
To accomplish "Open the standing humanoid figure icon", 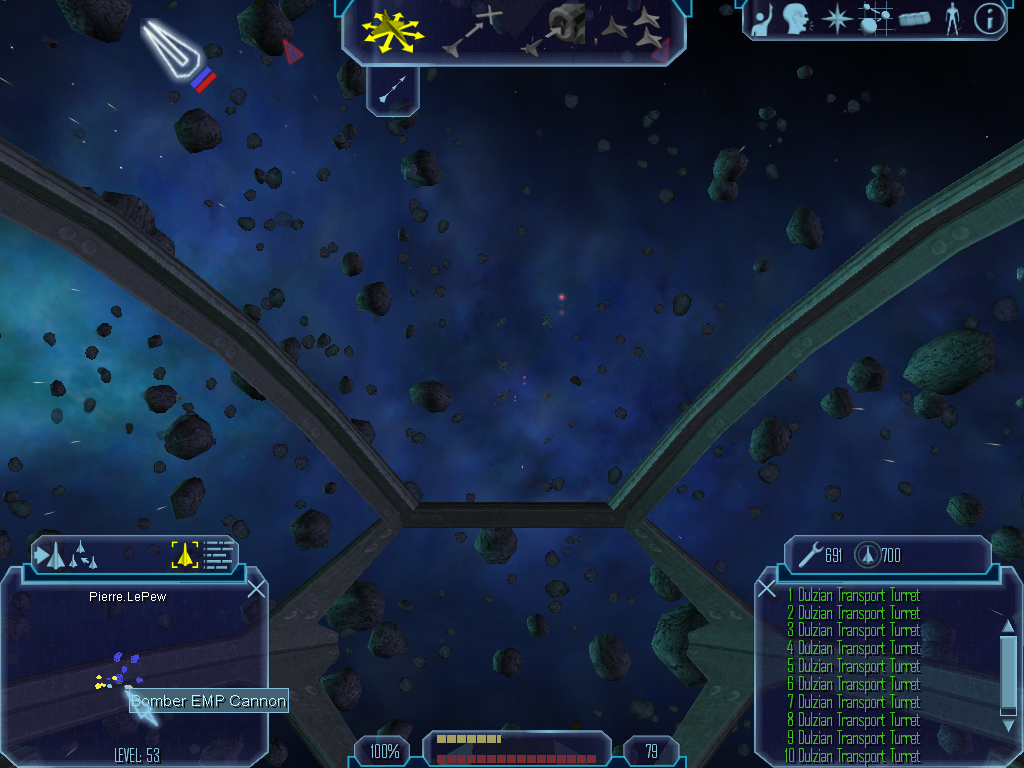I will pyautogui.click(x=953, y=19).
